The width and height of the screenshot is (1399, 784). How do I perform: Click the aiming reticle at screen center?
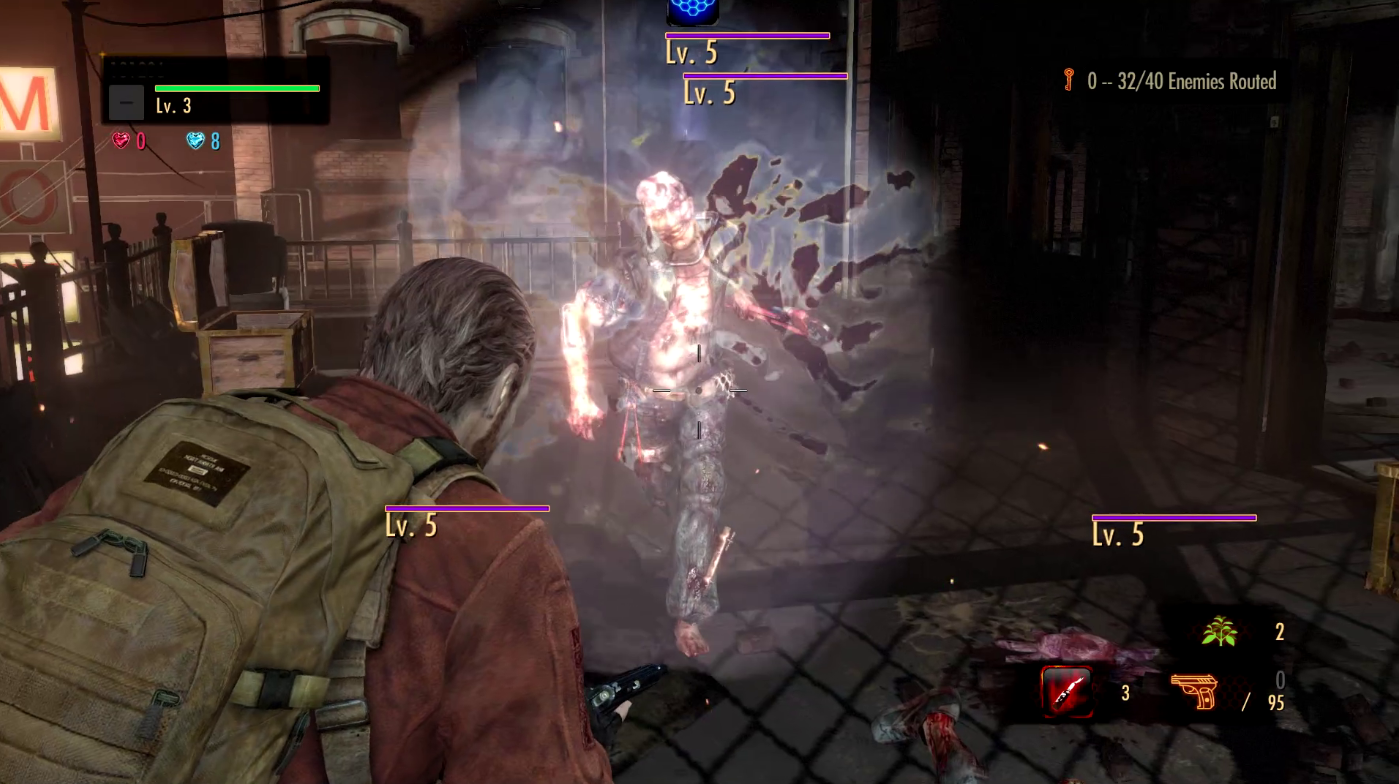pos(697,390)
